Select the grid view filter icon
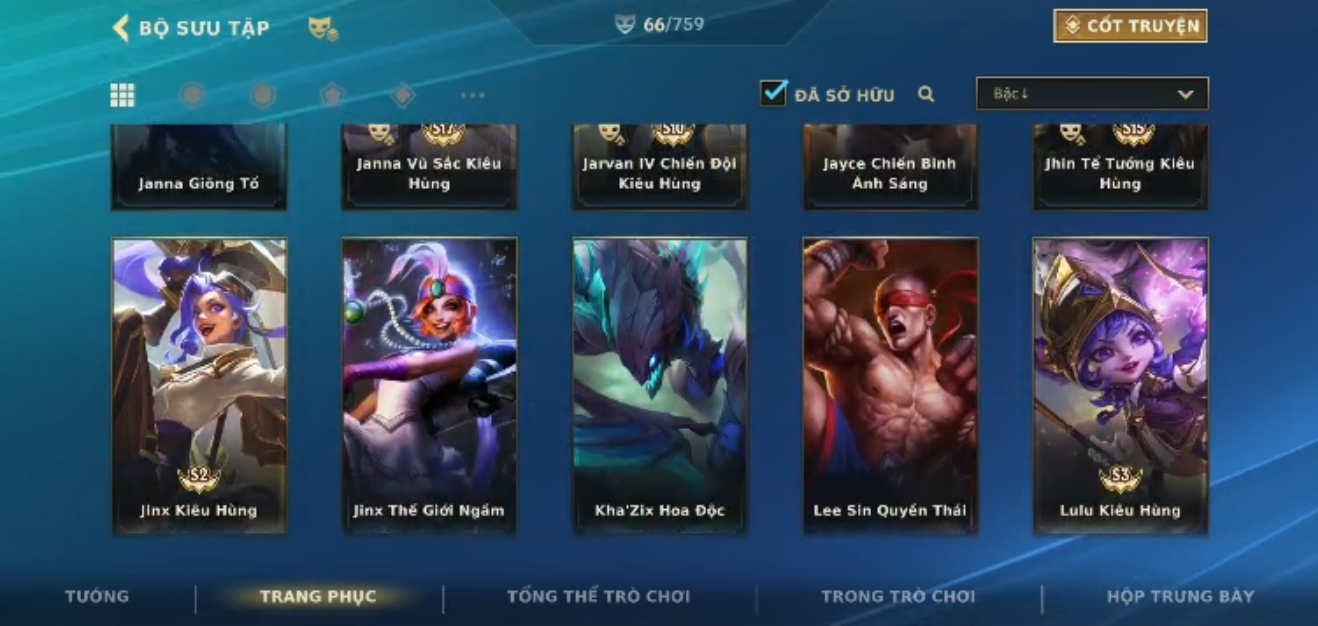This screenshot has width=1318, height=626. coord(122,95)
